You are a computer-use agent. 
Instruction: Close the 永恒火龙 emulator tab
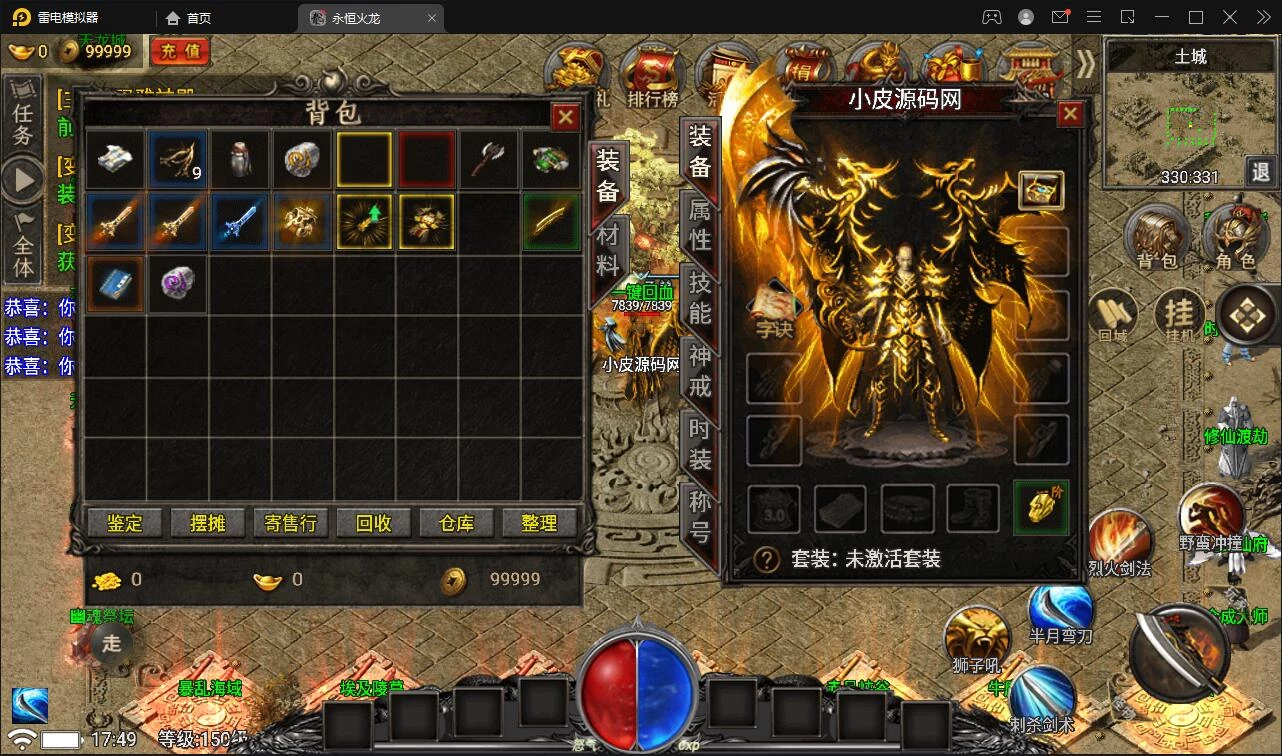click(x=432, y=18)
